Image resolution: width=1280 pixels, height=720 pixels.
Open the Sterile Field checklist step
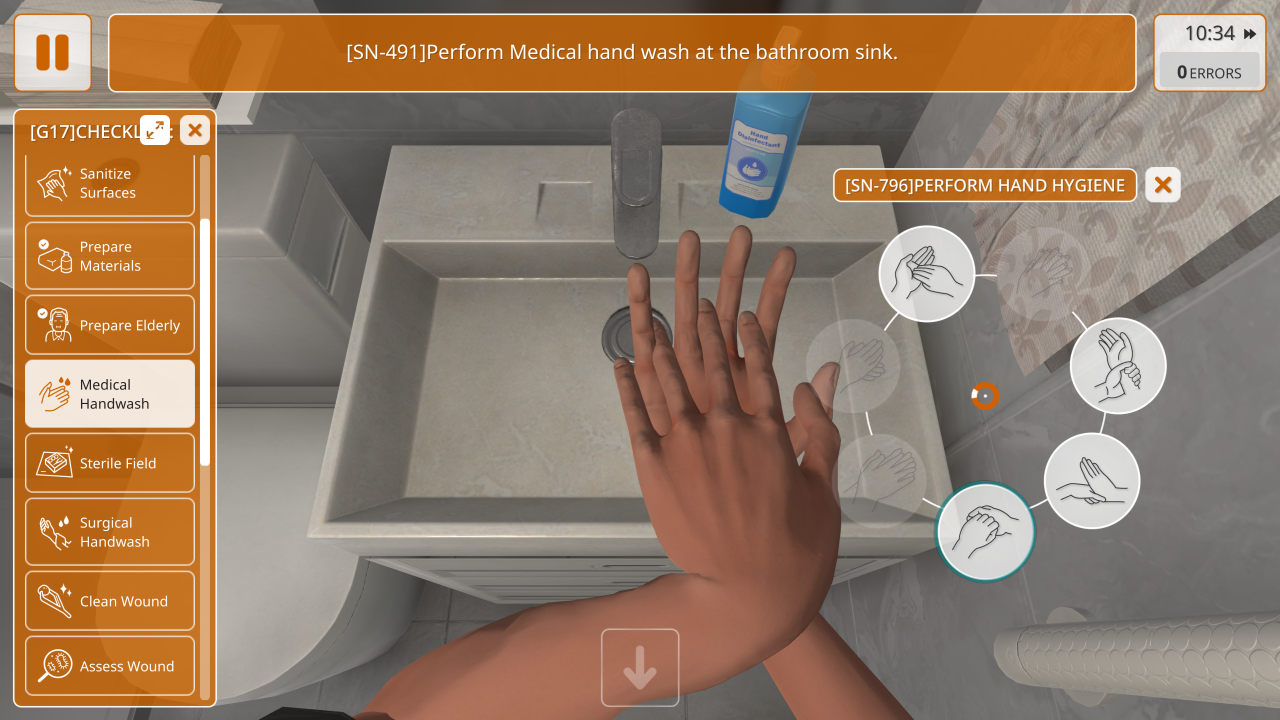click(110, 463)
